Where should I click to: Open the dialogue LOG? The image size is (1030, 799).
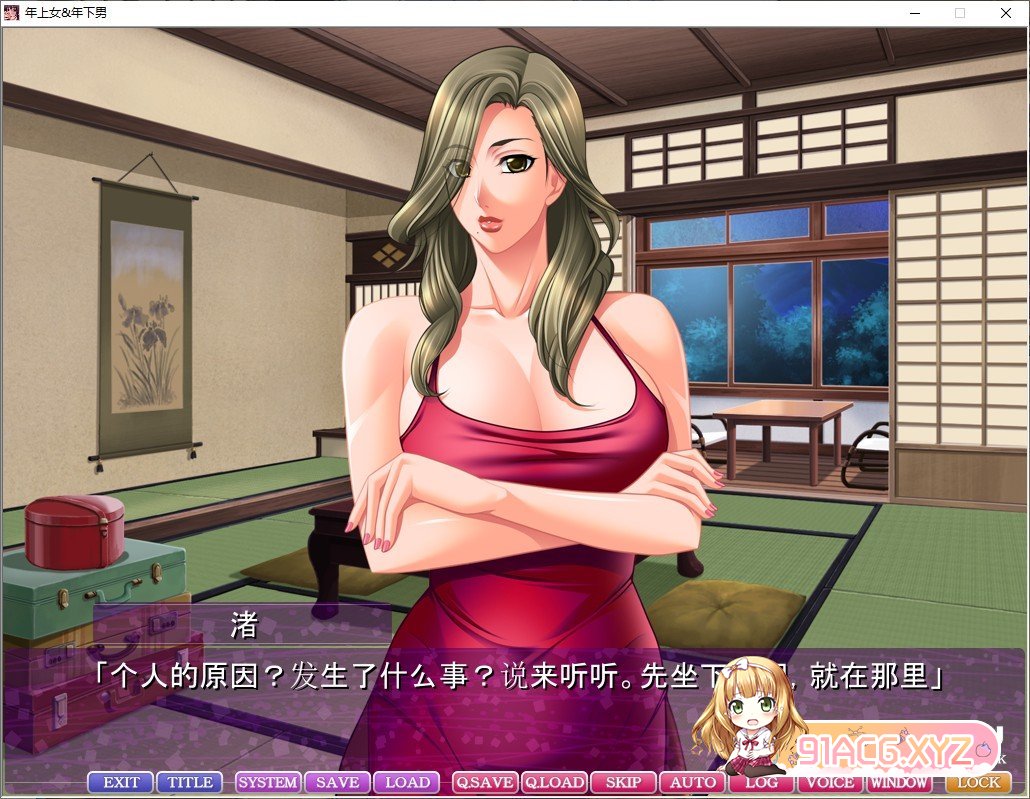point(762,783)
